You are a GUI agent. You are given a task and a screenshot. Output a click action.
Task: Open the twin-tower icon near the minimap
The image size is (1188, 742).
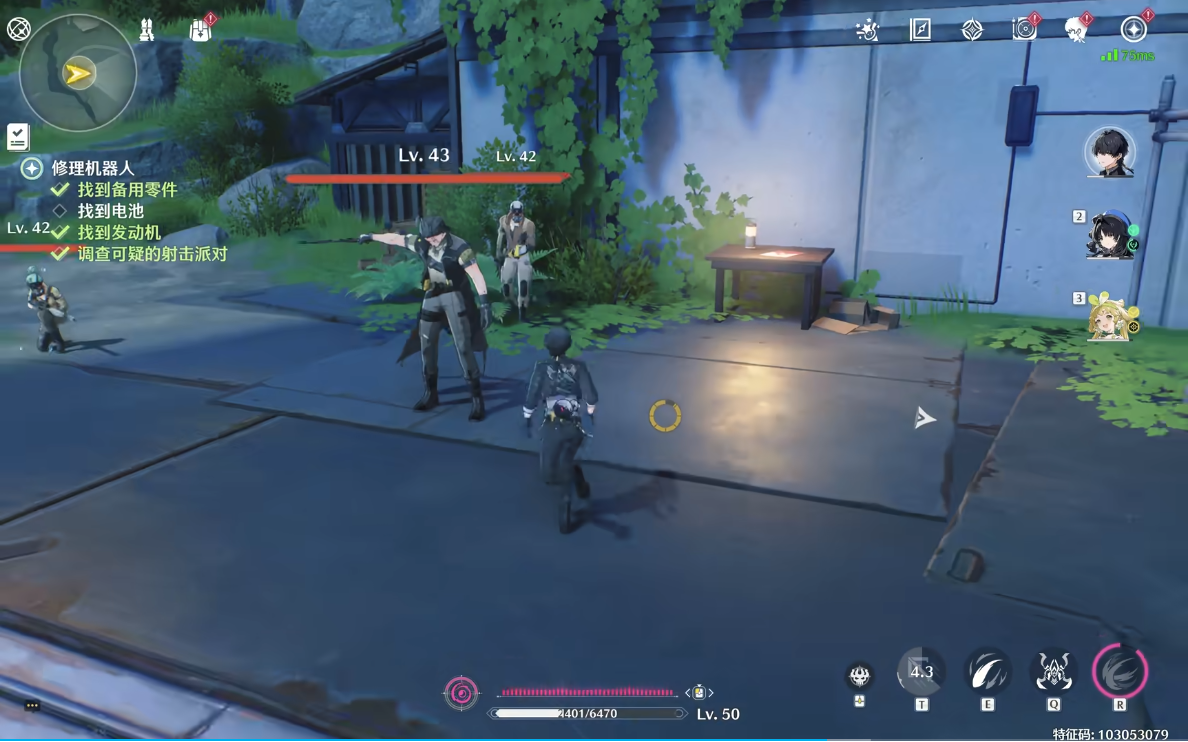pos(147,30)
